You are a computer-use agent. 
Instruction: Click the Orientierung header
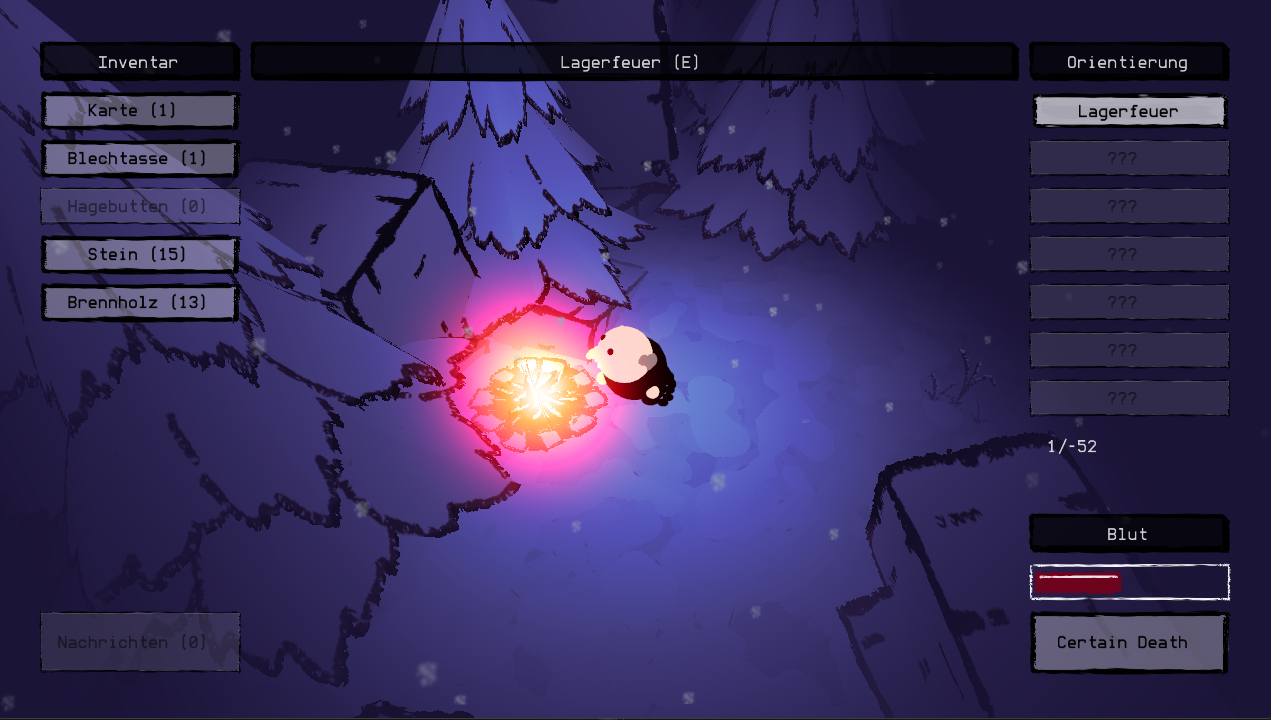pyautogui.click(x=1128, y=62)
